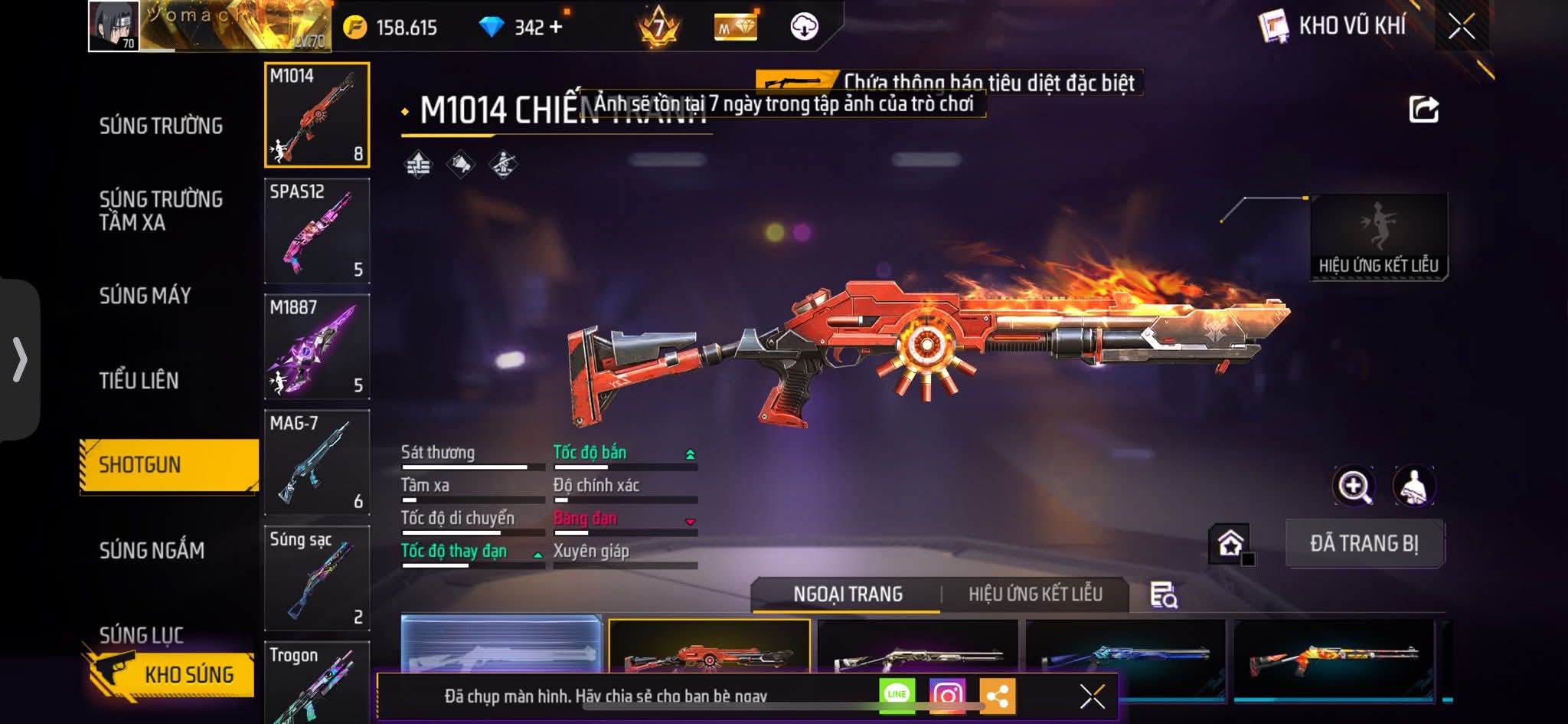Screen dimensions: 1568x724
Task: Add diamonds with the plus button
Action: [x=556, y=28]
